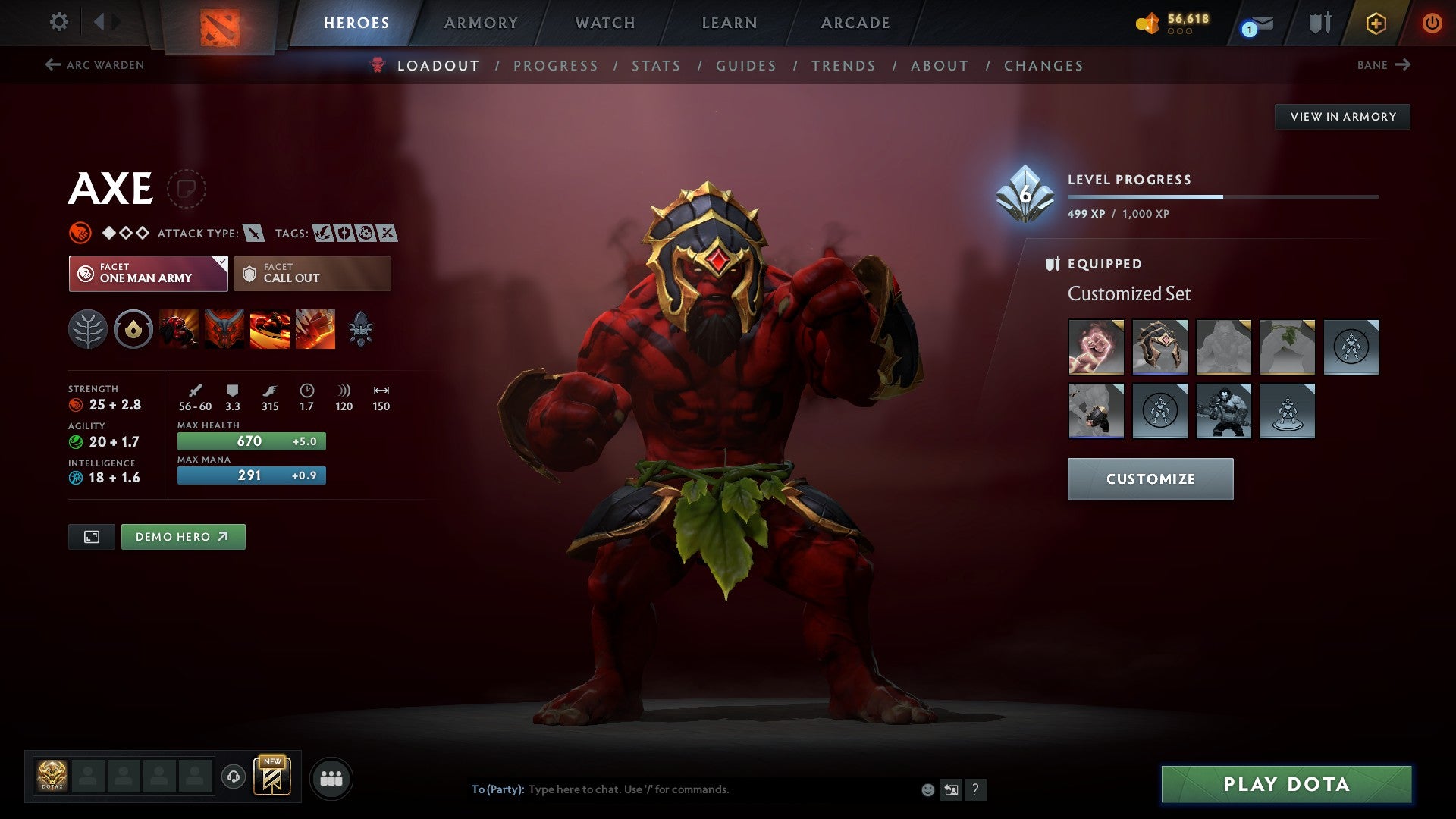The height and width of the screenshot is (819, 1456).
Task: Open the shield icon in the top bar
Action: click(x=1318, y=22)
